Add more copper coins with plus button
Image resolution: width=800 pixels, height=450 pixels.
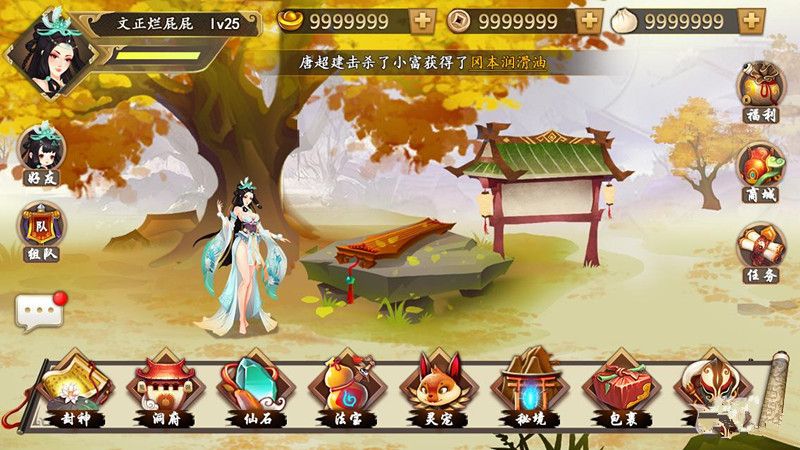[x=590, y=21]
